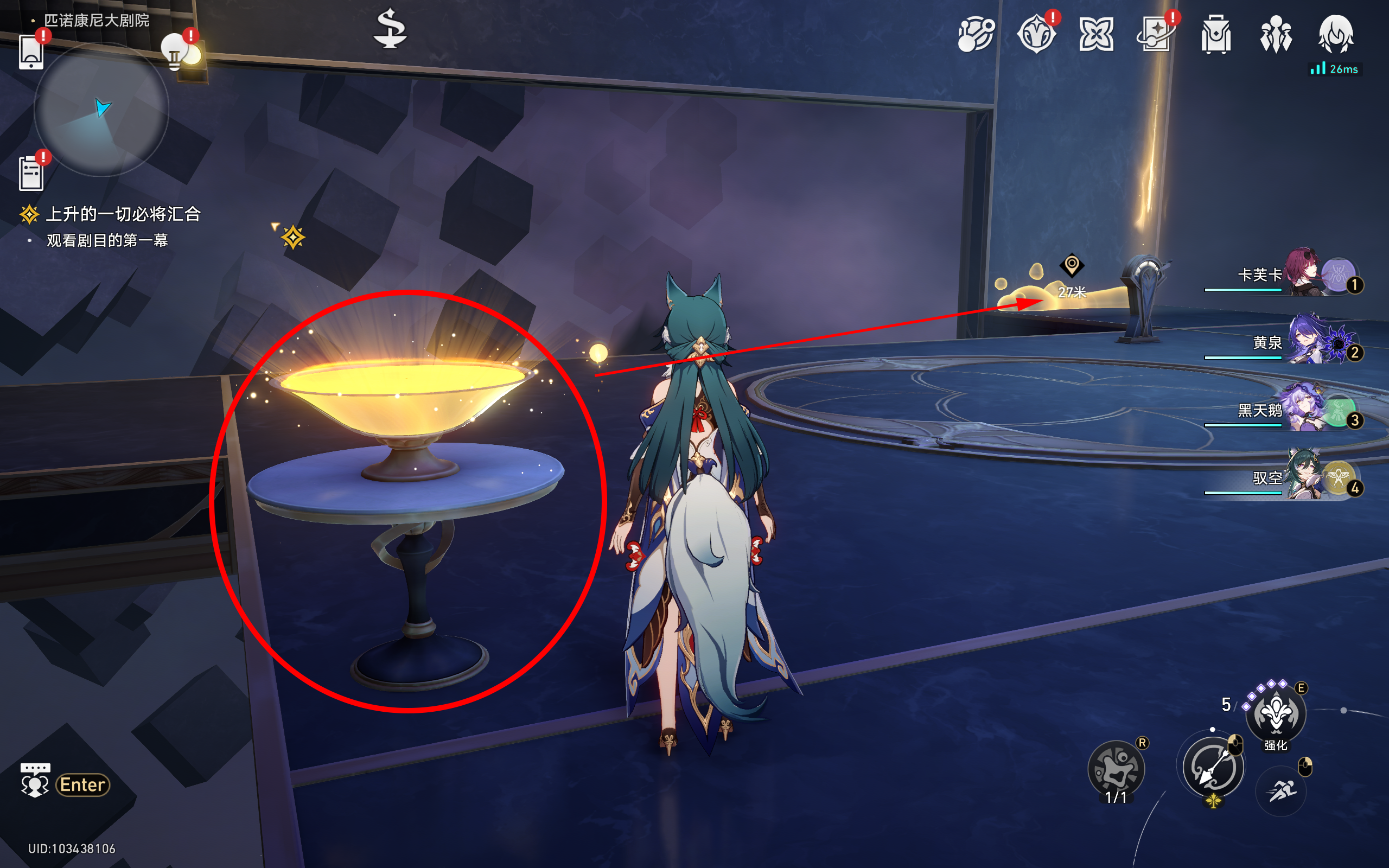This screenshot has height=868, width=1389.
Task: Select the tracked mission 上升的一切必将汇合
Action: [x=123, y=214]
